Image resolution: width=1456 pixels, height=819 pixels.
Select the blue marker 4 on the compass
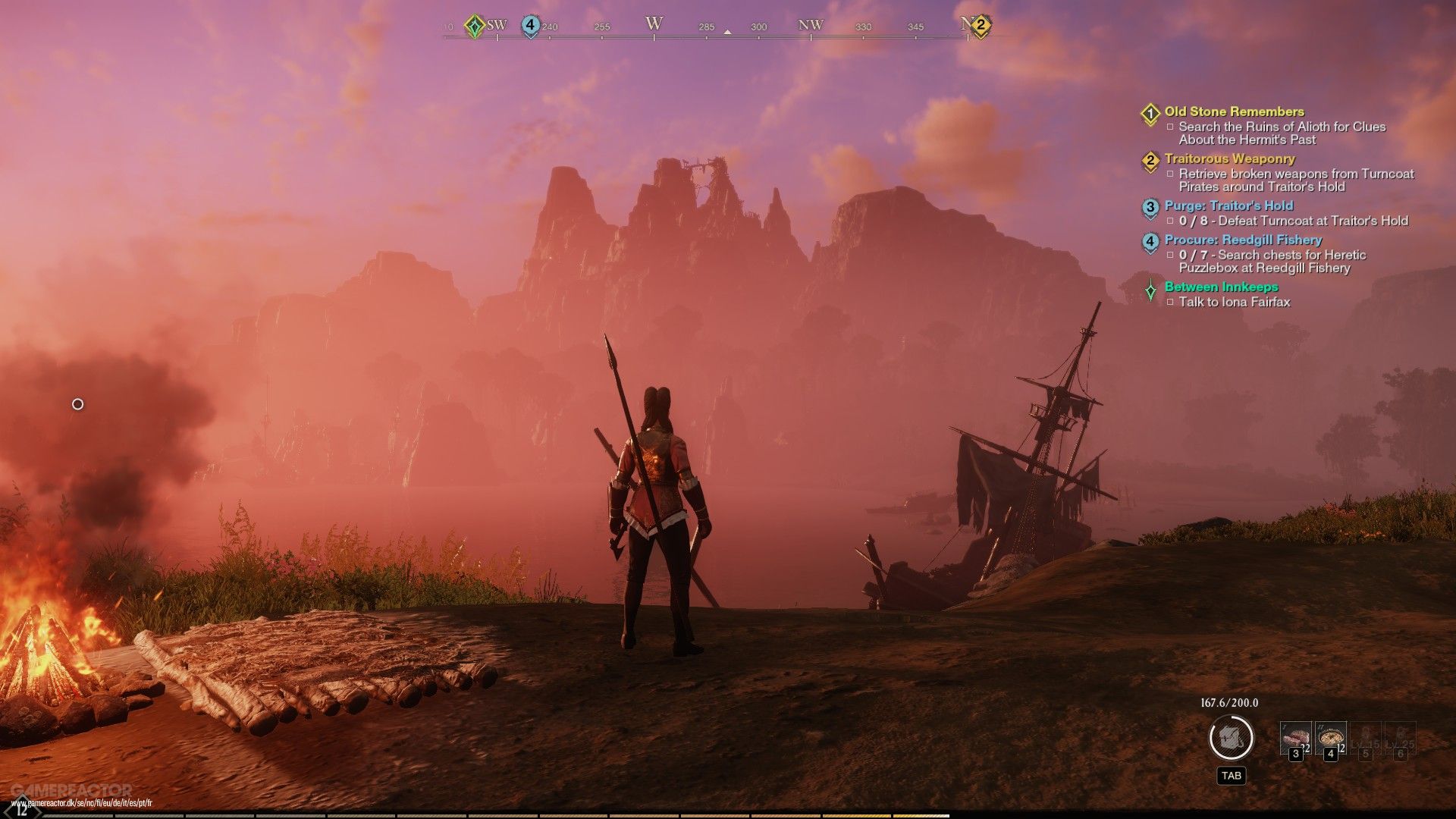pyautogui.click(x=530, y=25)
